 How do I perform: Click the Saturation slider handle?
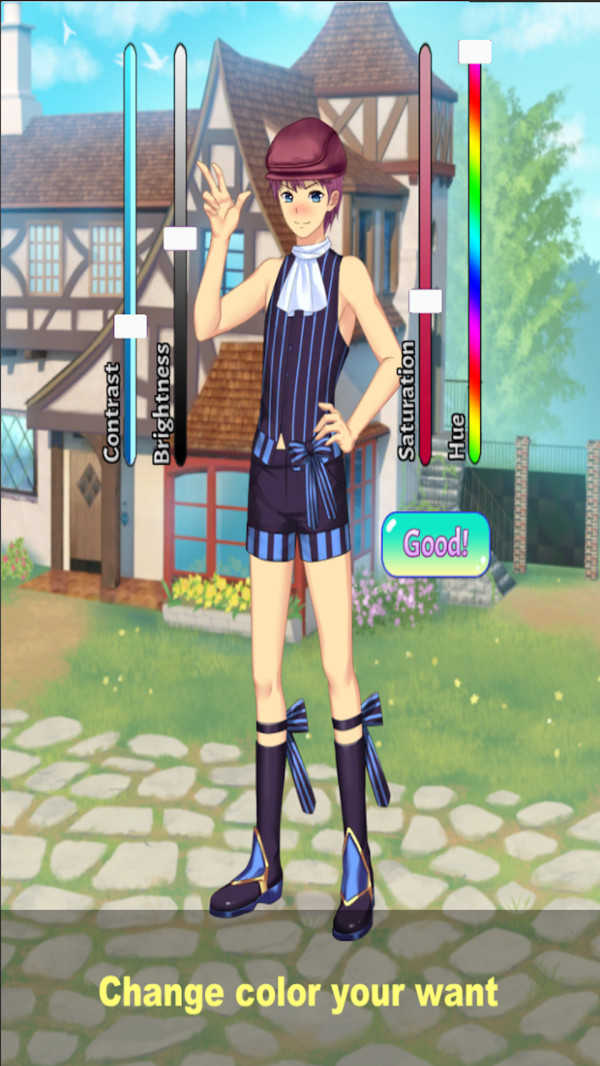(x=425, y=301)
